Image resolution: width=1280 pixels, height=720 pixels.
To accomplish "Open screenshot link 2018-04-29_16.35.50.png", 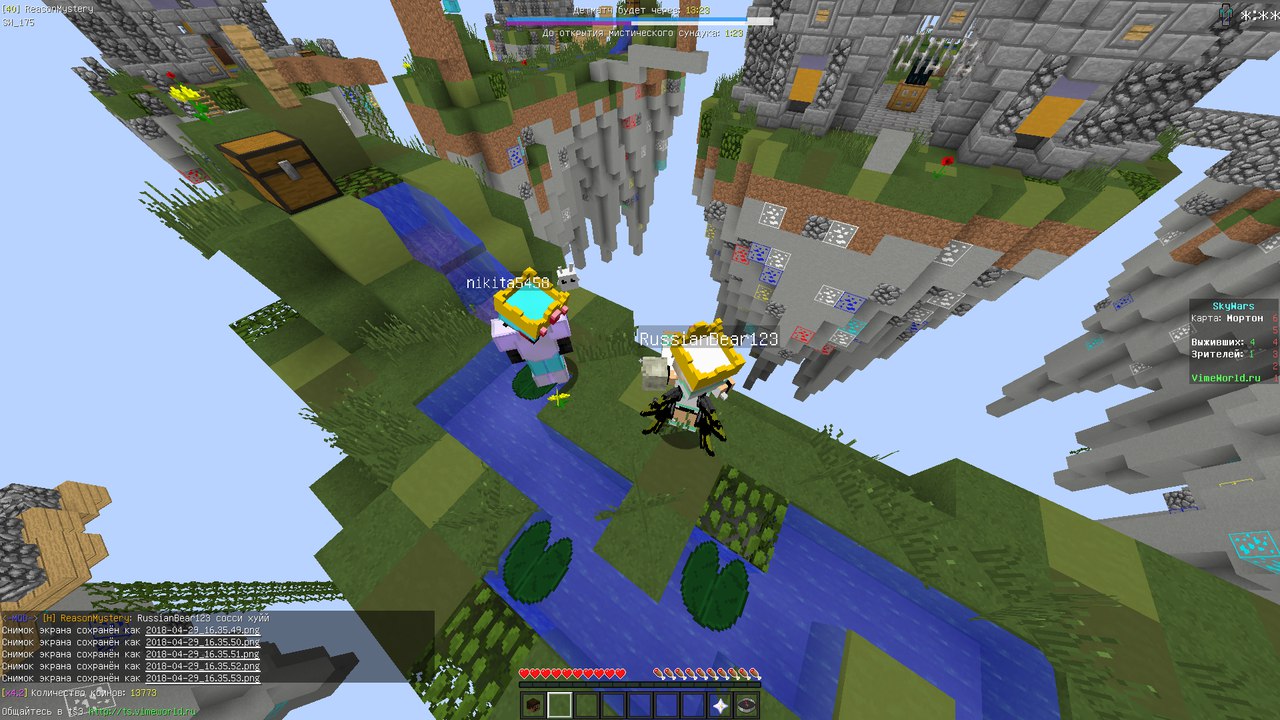I will tap(202, 643).
